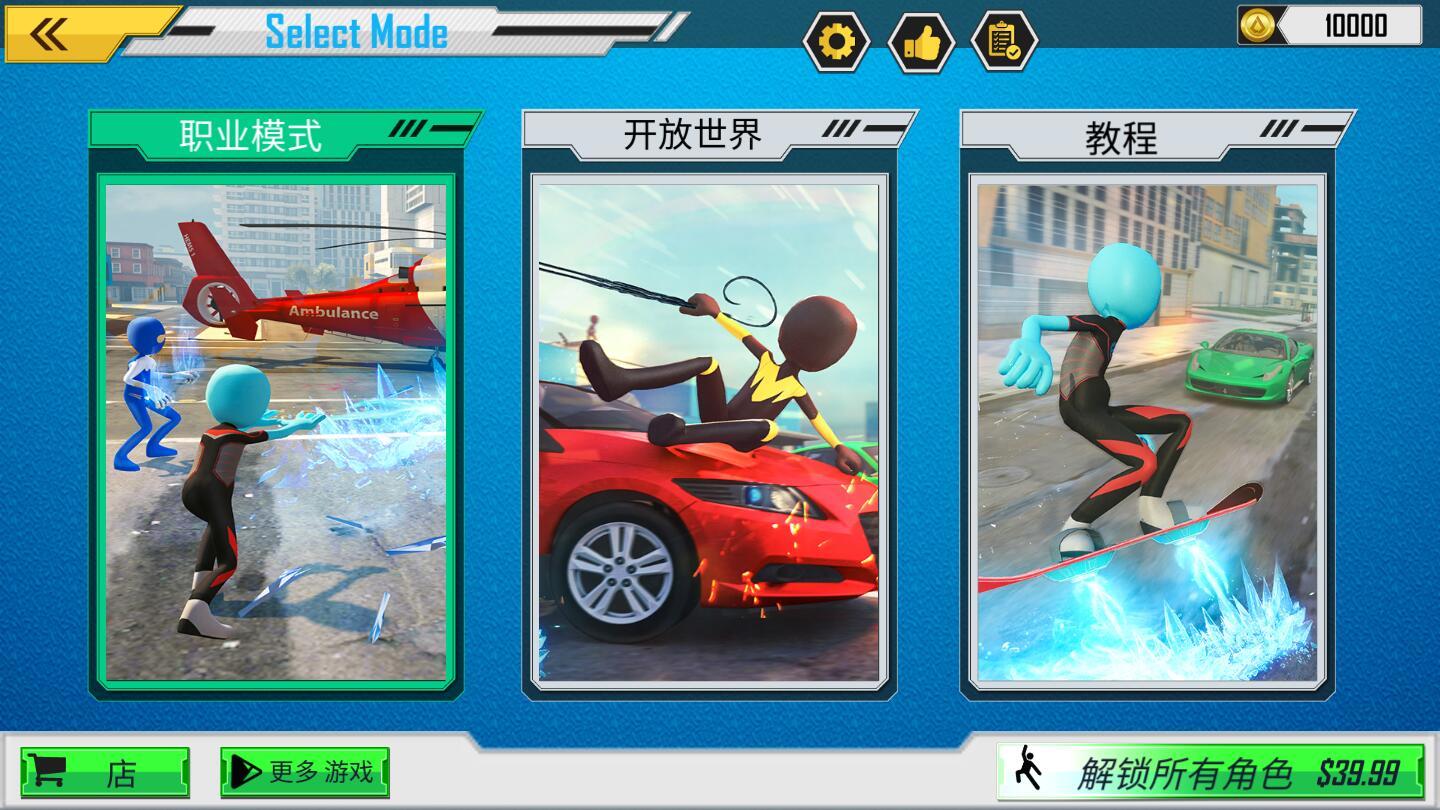Open the 职业模式 header tab
The image size is (1440, 810).
point(252,131)
